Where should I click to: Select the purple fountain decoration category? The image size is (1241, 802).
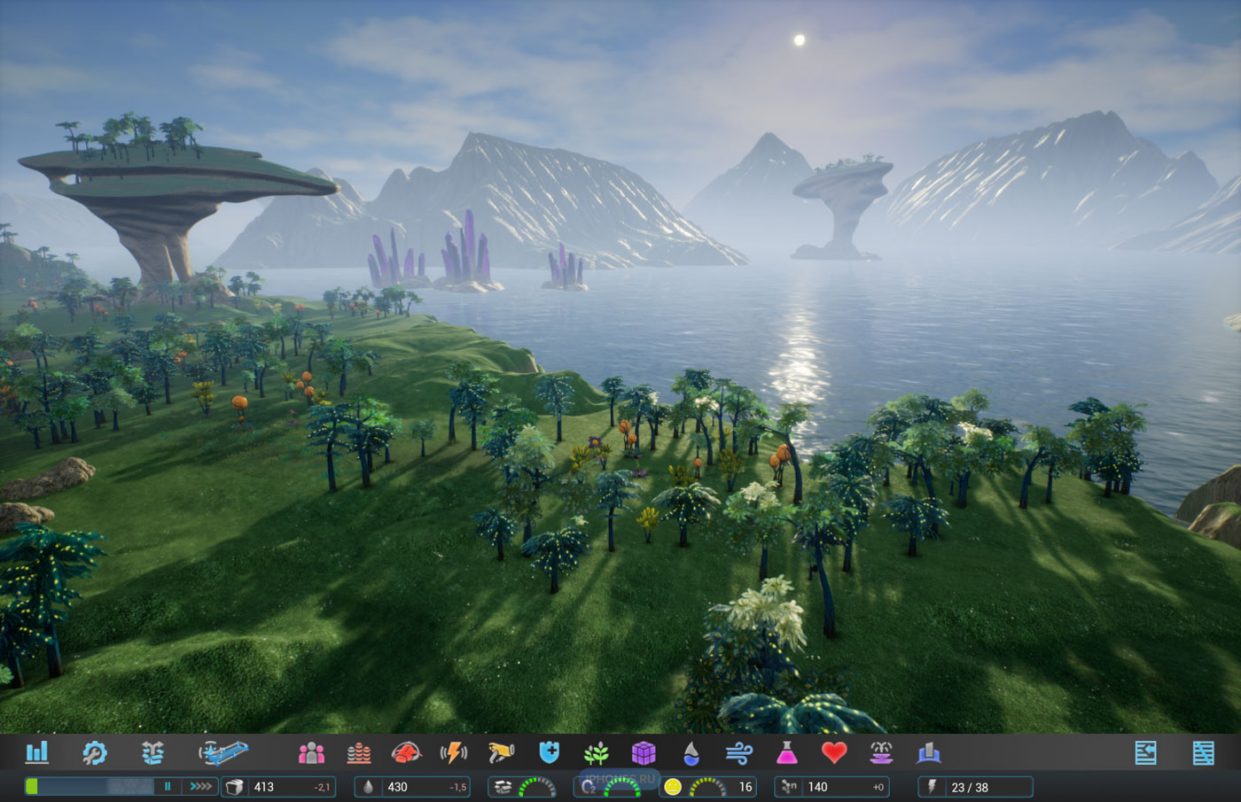(x=881, y=752)
